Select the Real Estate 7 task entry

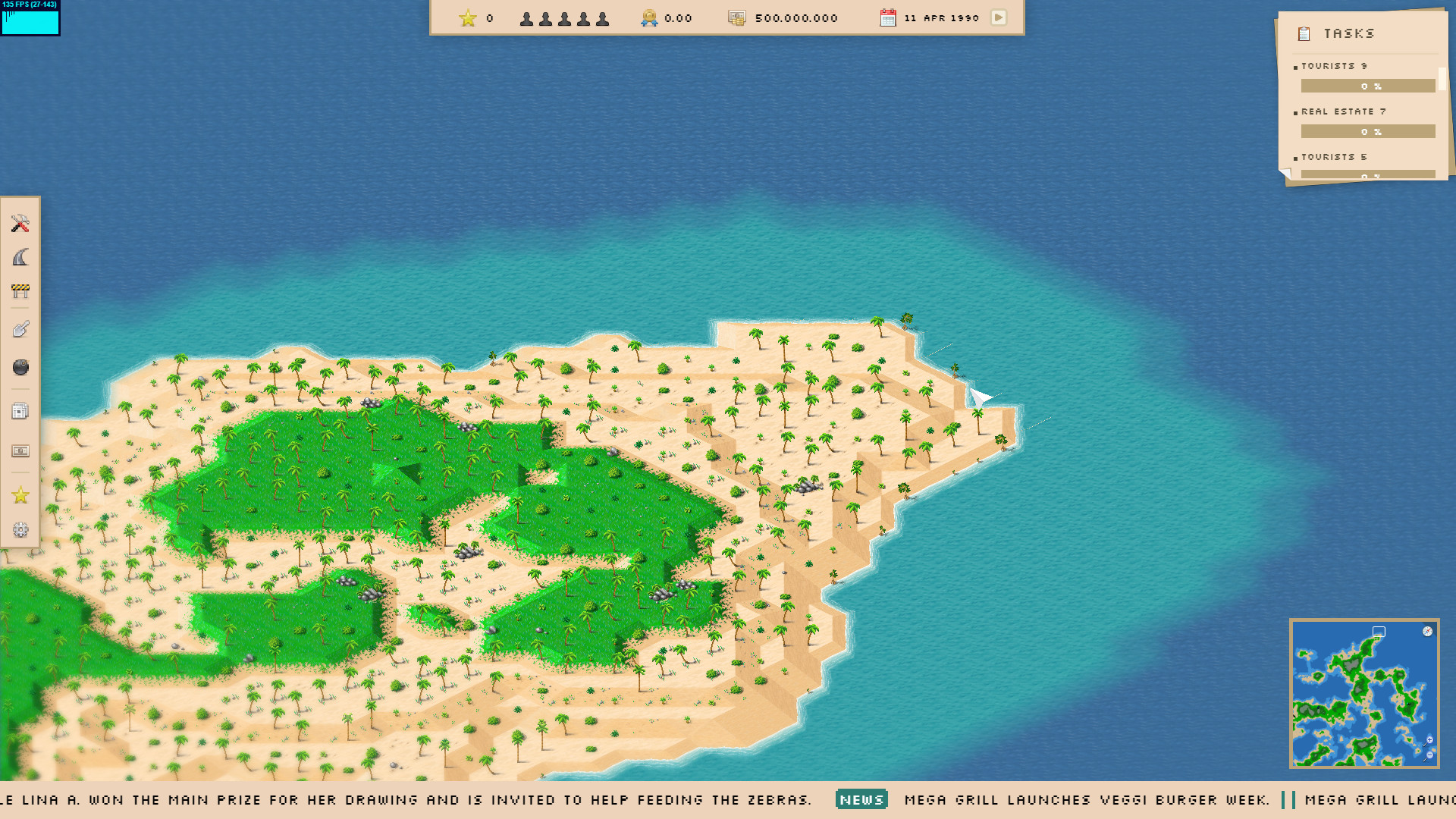pyautogui.click(x=1342, y=111)
